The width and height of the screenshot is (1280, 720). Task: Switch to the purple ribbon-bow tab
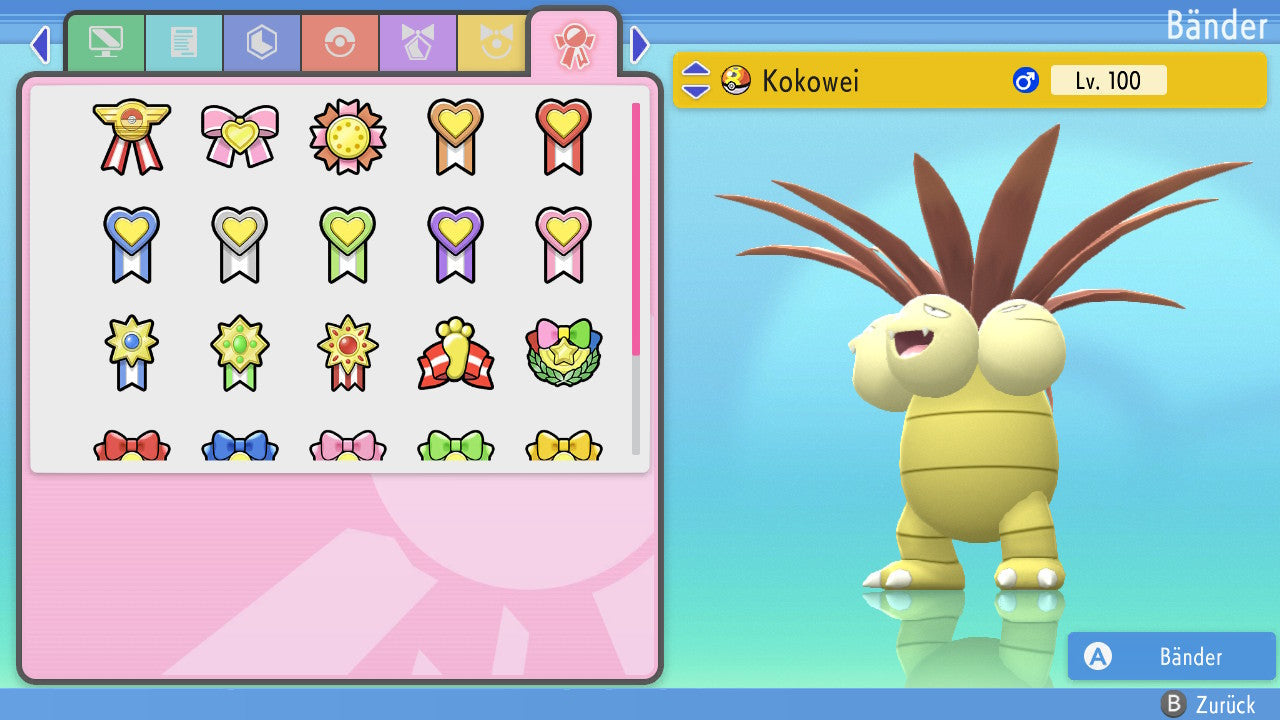[x=418, y=43]
